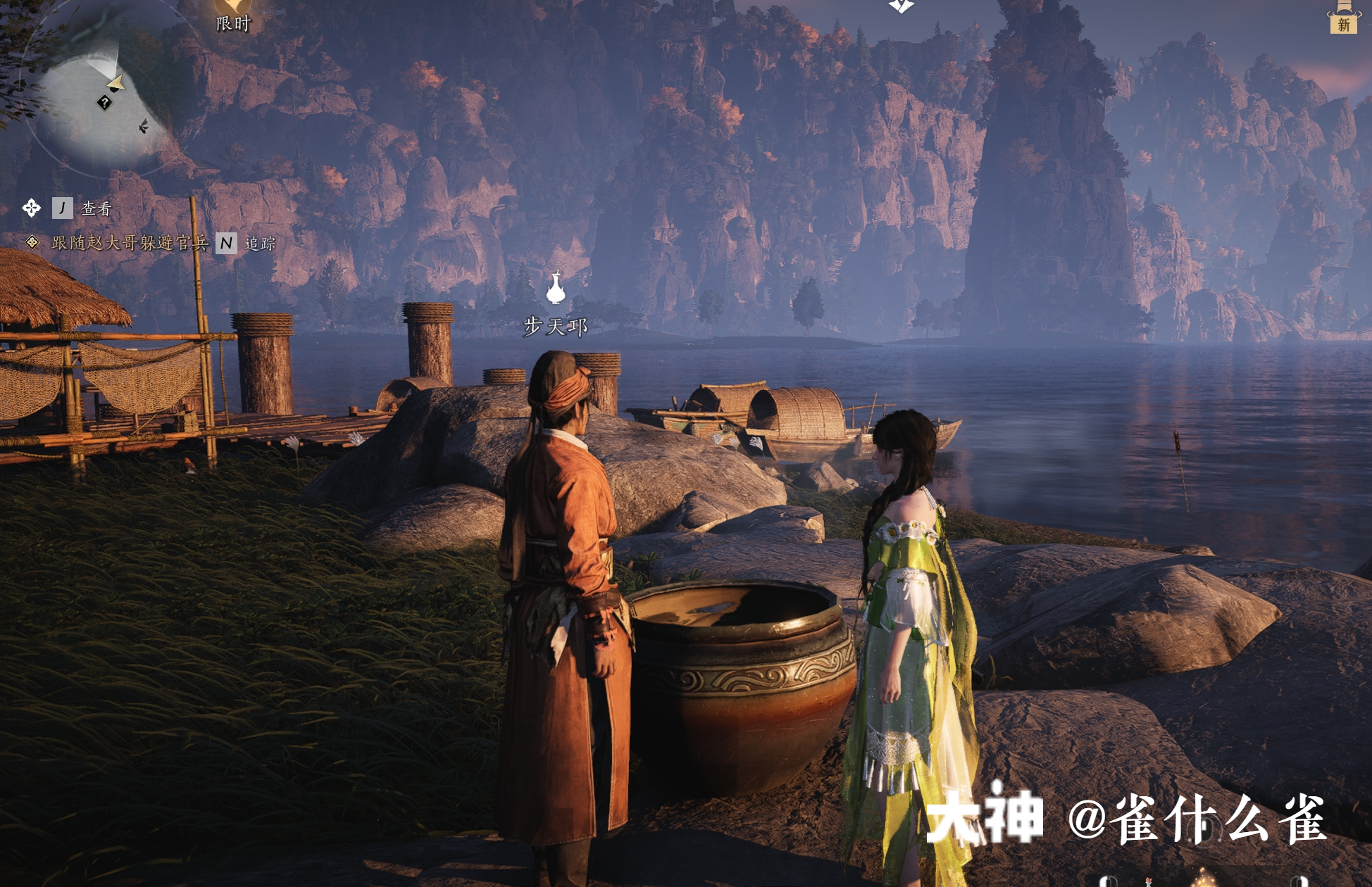1372x887 pixels.
Task: Open the 新 notification icon
Action: coord(1343,18)
